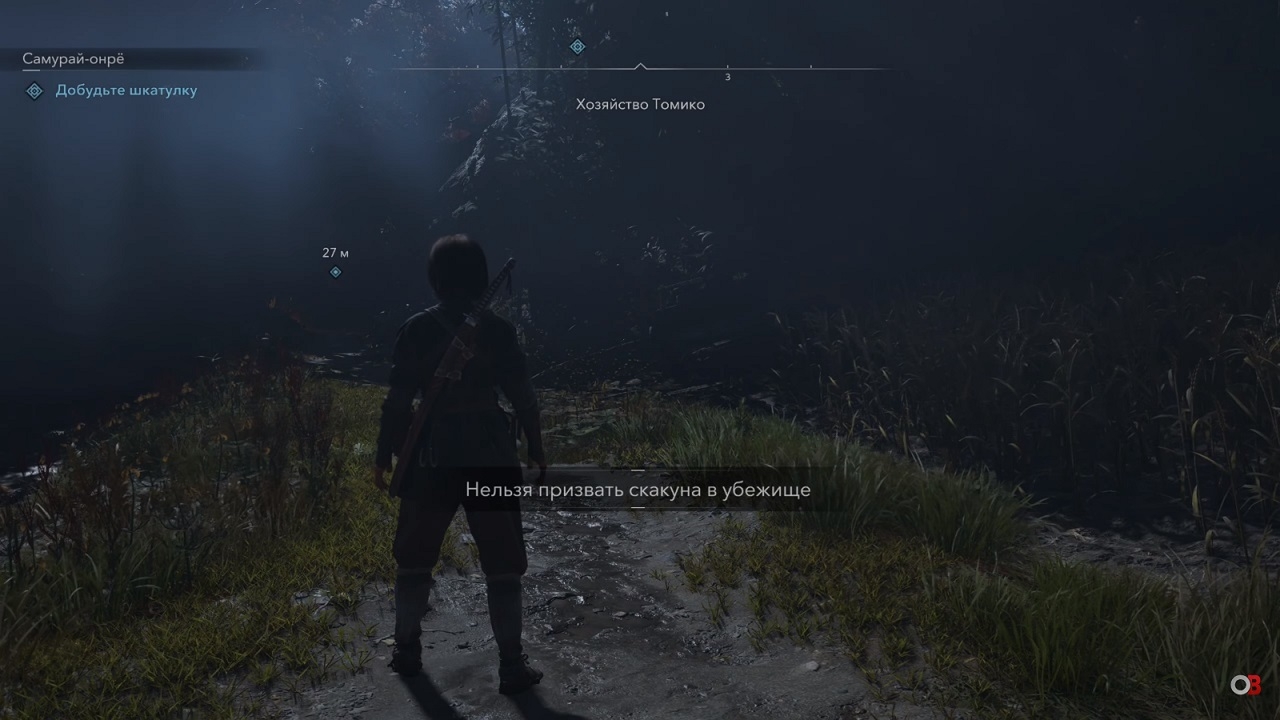Click the Добудьте шкатулку objective
The width and height of the screenshot is (1280, 720).
tap(126, 90)
